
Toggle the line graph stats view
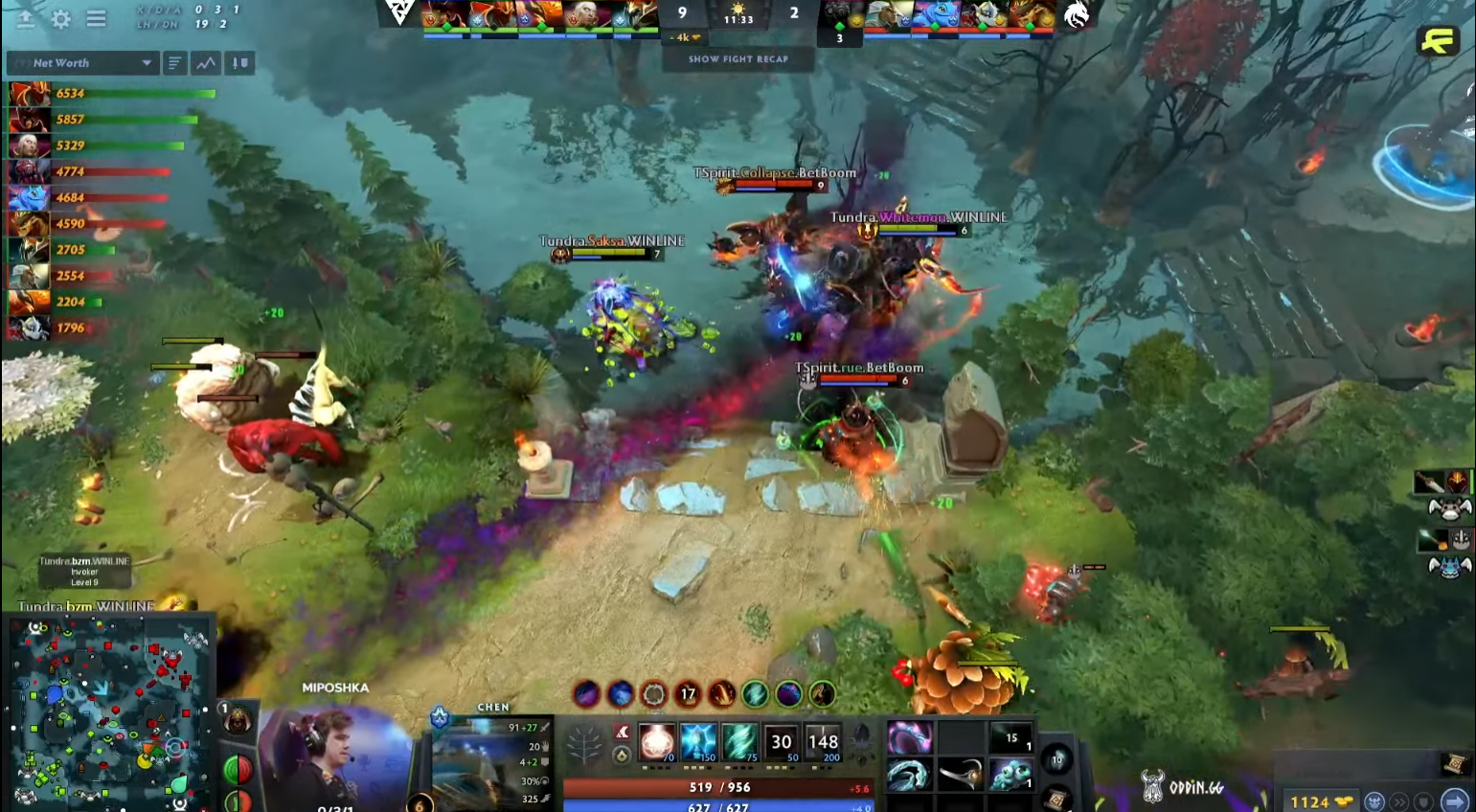(x=206, y=63)
